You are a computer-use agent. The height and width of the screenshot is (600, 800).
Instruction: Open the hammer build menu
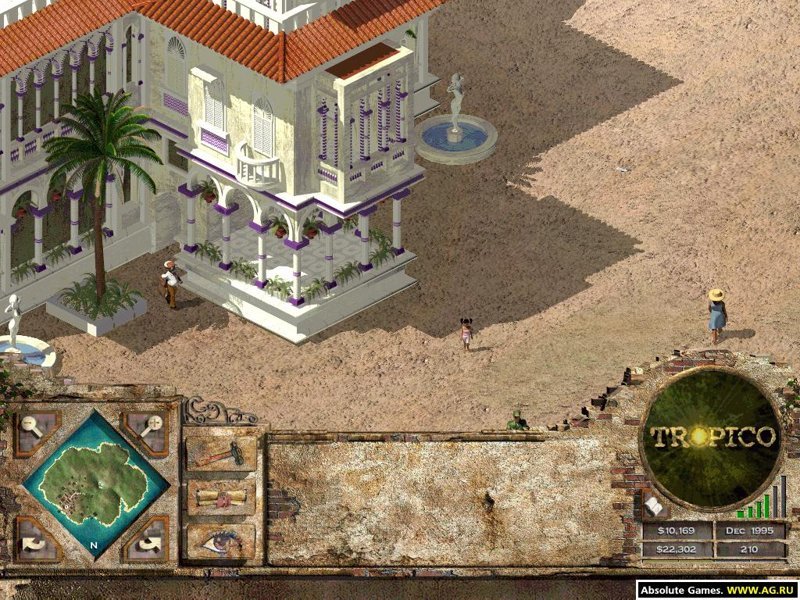(x=220, y=453)
